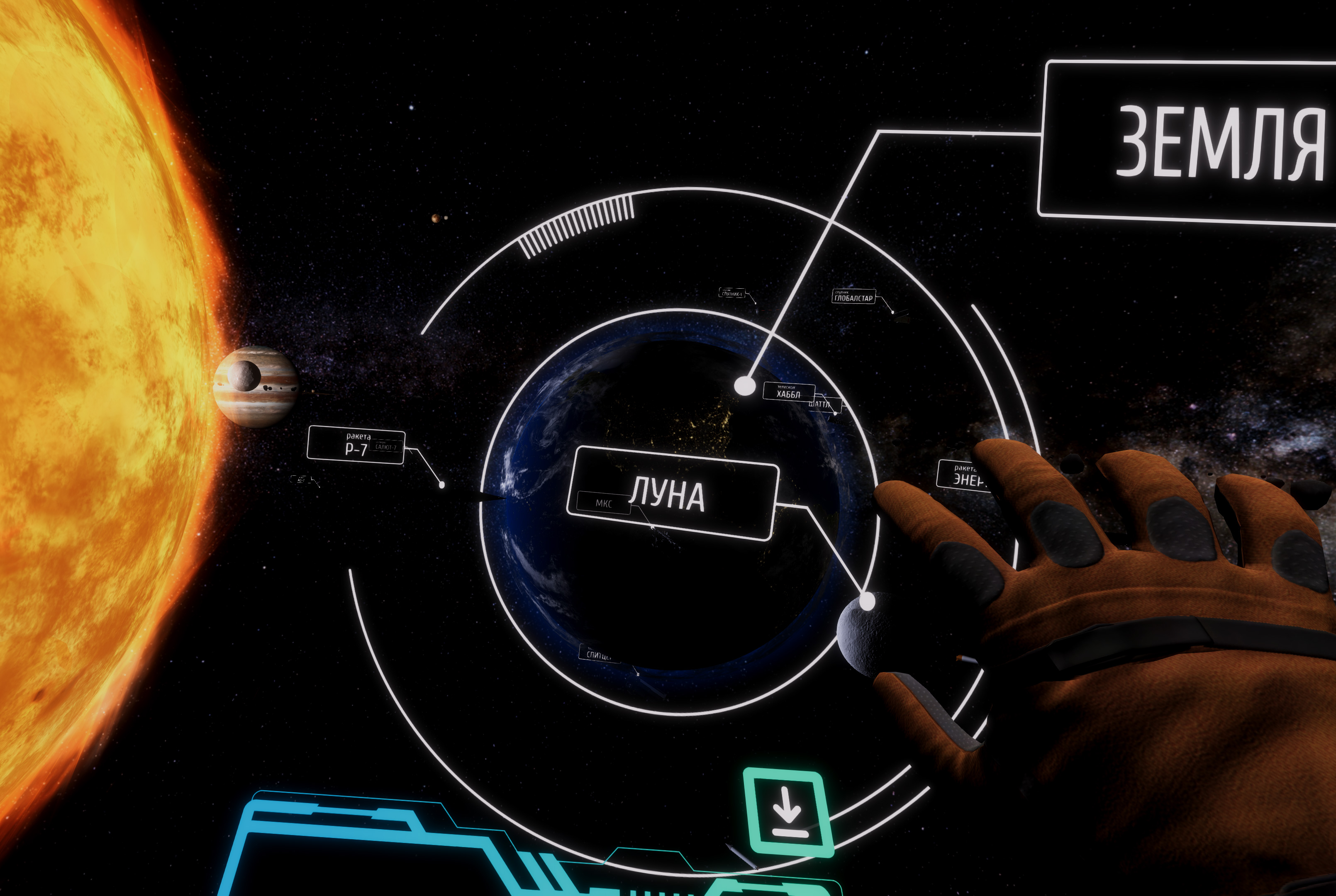
Task: Select the ШАТТЛ label
Action: [824, 404]
